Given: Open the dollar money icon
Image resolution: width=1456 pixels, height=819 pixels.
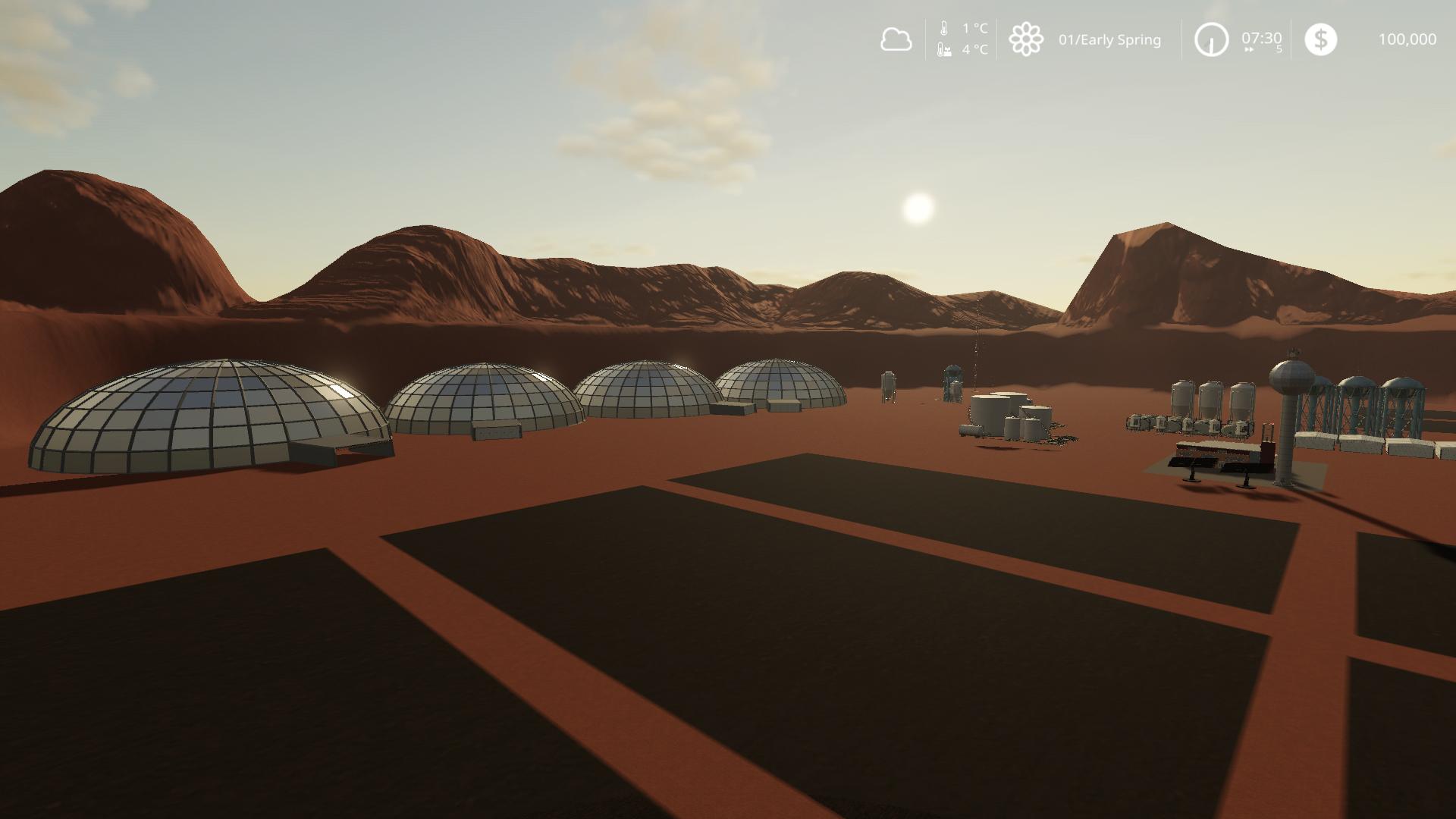Looking at the screenshot, I should [1320, 39].
